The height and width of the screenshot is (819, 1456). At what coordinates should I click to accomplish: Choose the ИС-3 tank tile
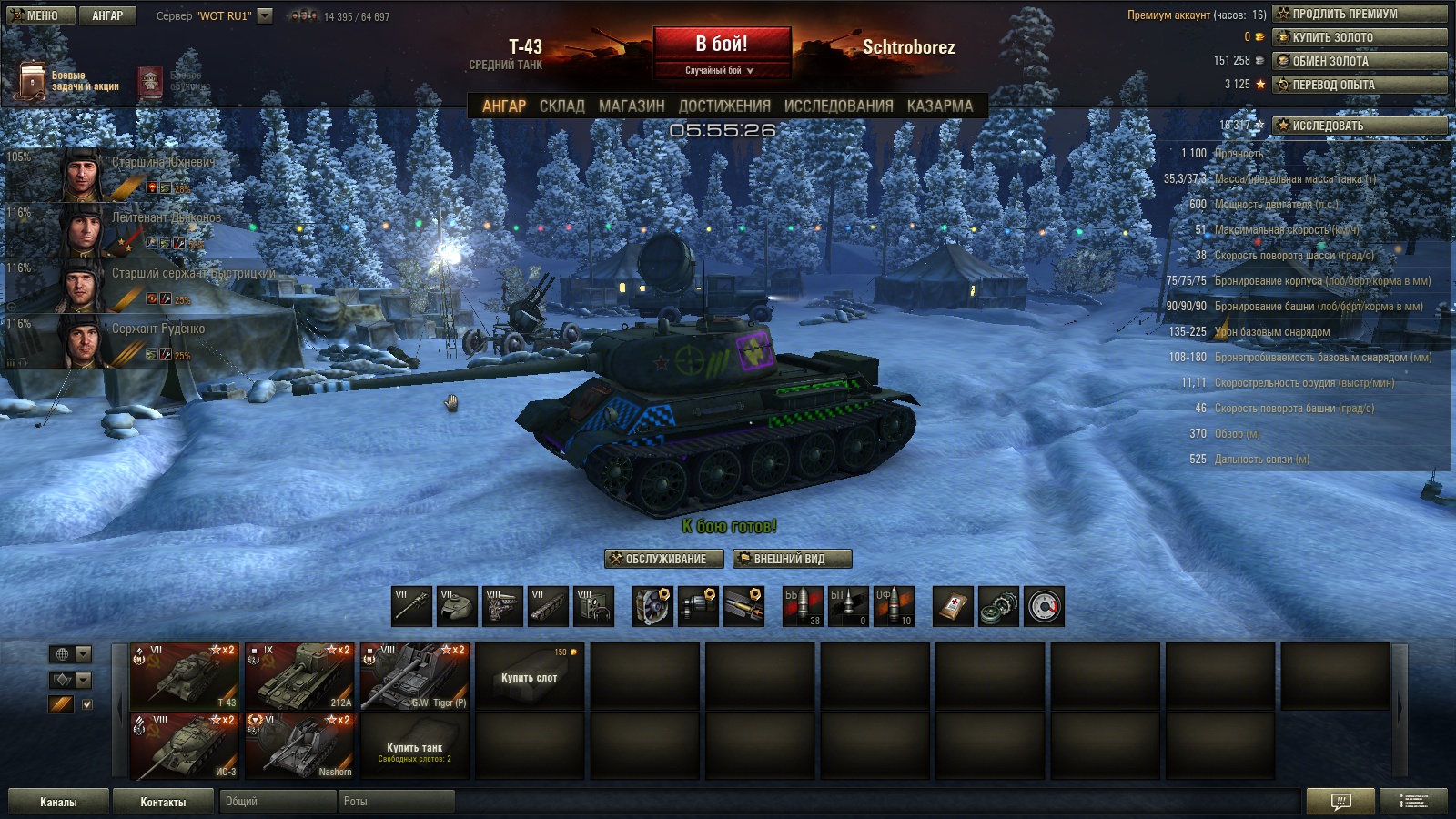click(185, 745)
